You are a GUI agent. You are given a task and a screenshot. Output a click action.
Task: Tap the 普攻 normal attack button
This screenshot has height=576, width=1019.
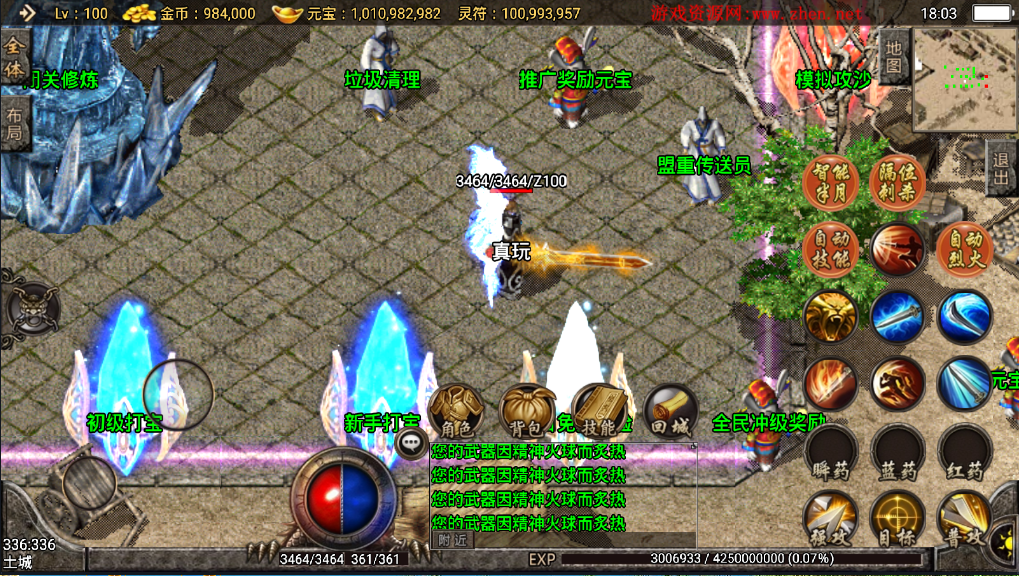pyautogui.click(x=965, y=517)
